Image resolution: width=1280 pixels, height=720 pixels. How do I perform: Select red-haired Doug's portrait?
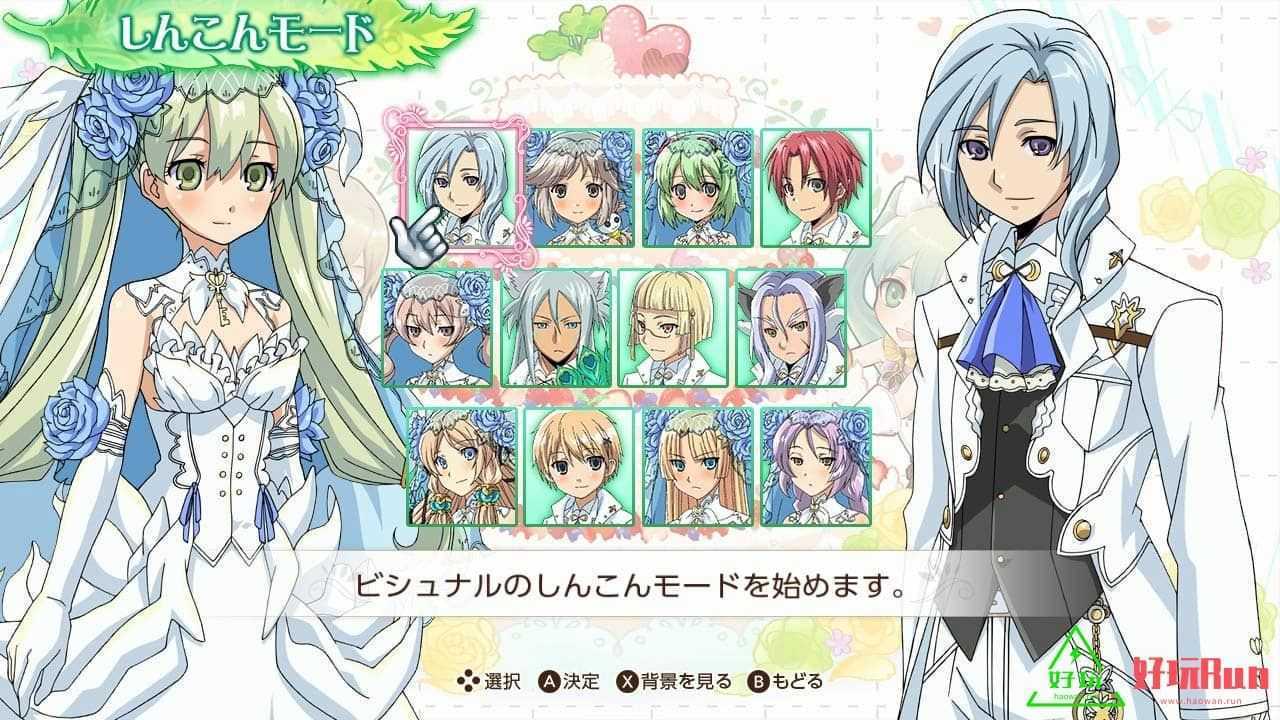point(815,188)
